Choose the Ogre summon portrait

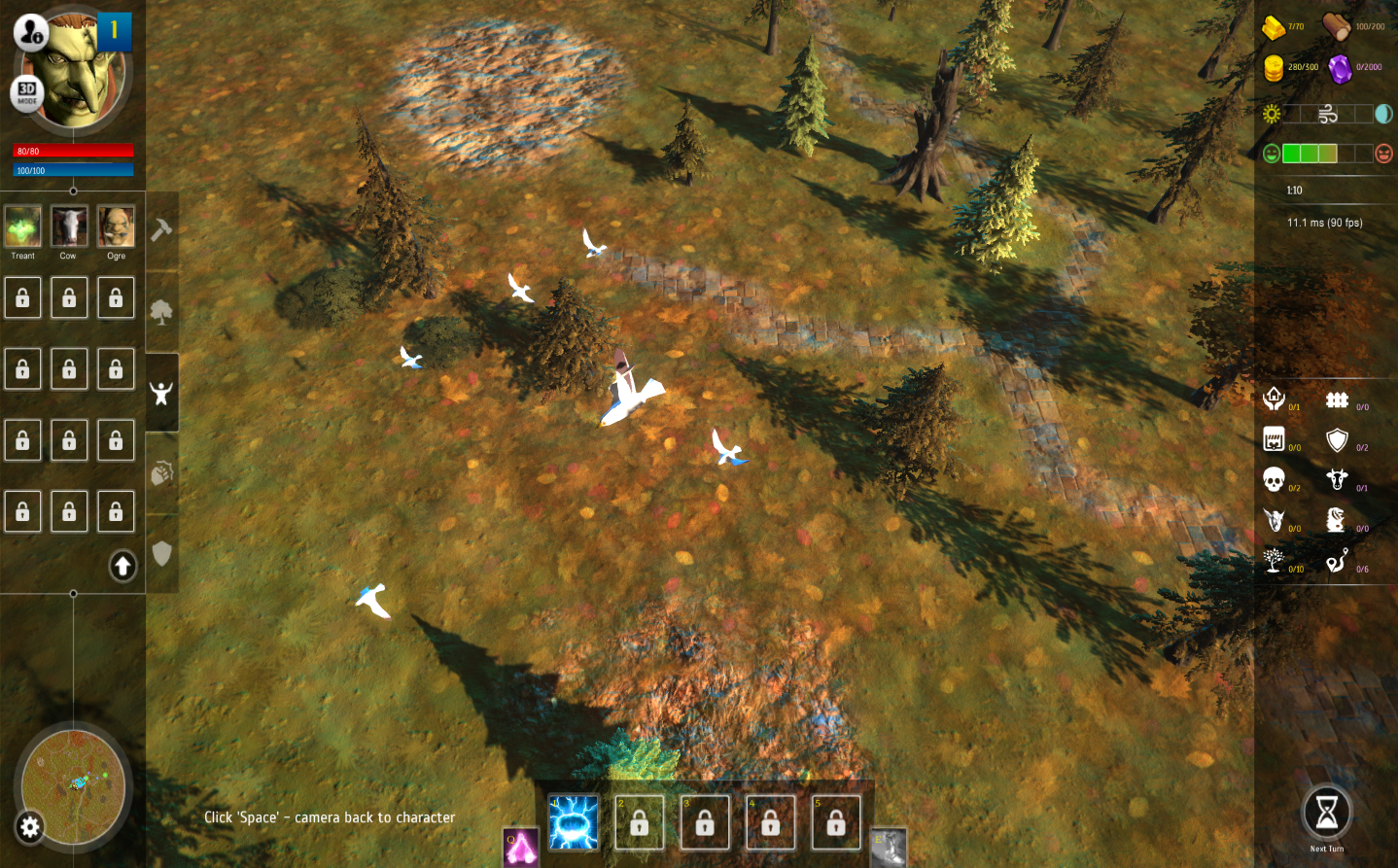tap(116, 226)
